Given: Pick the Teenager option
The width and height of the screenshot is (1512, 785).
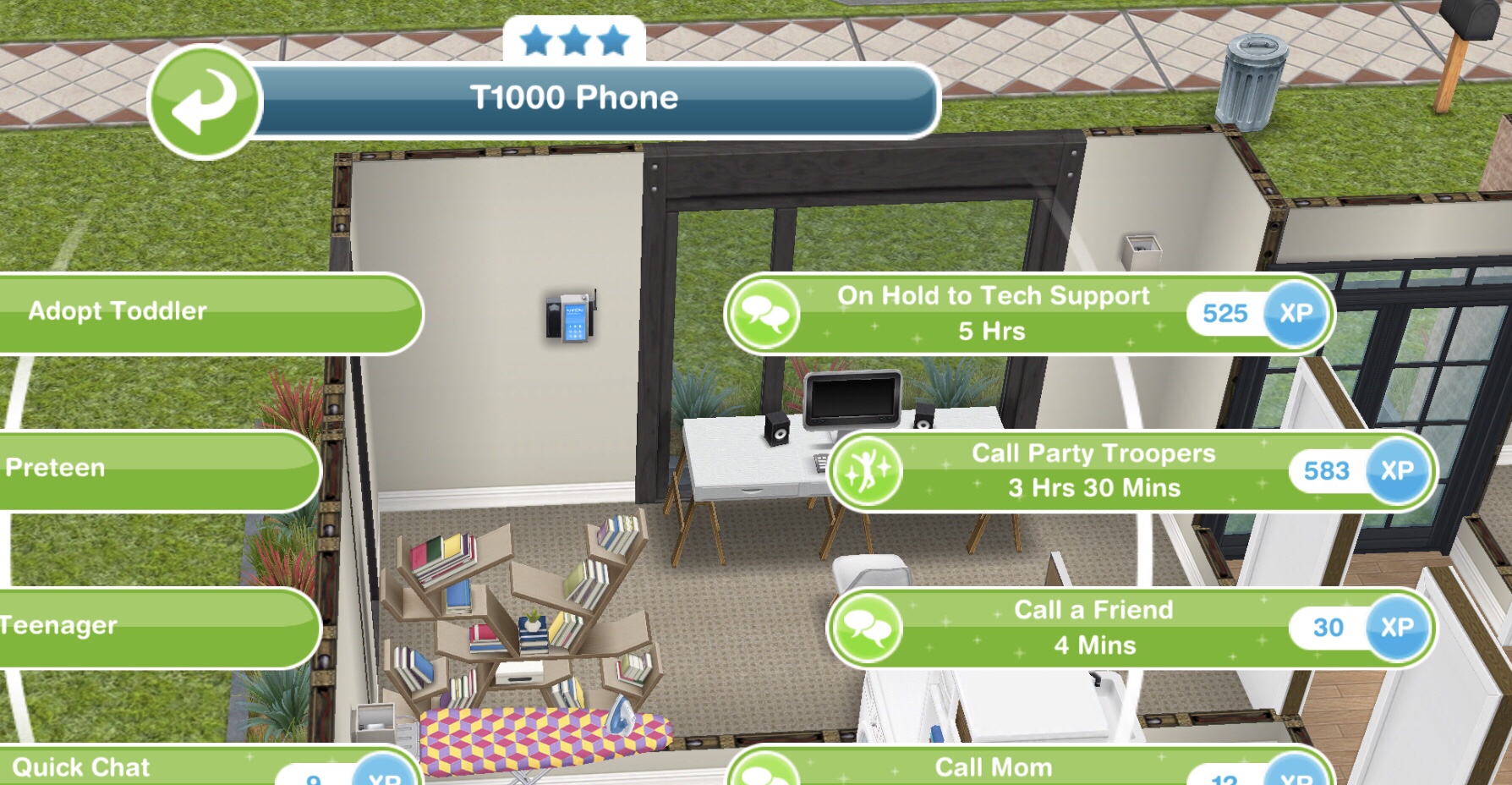Looking at the screenshot, I should point(152,626).
